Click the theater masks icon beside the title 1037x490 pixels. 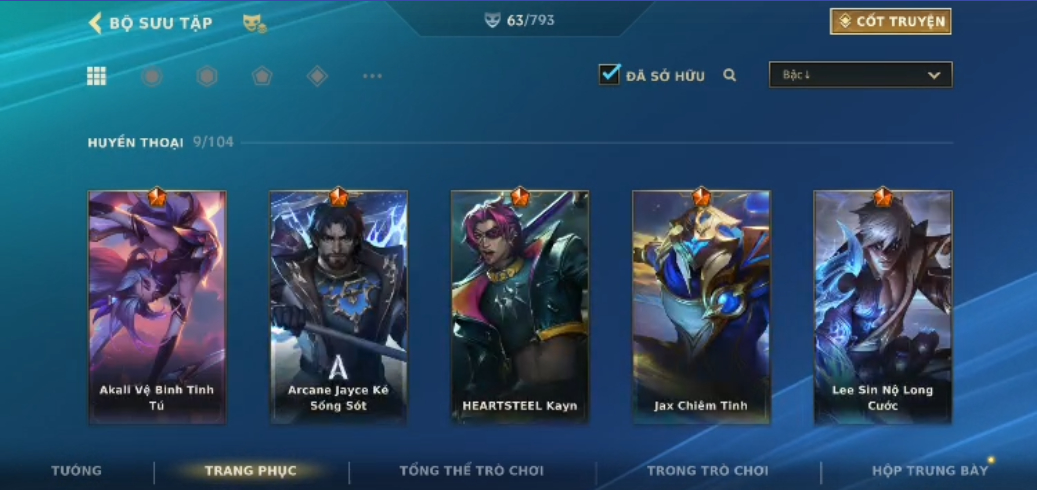coord(254,23)
